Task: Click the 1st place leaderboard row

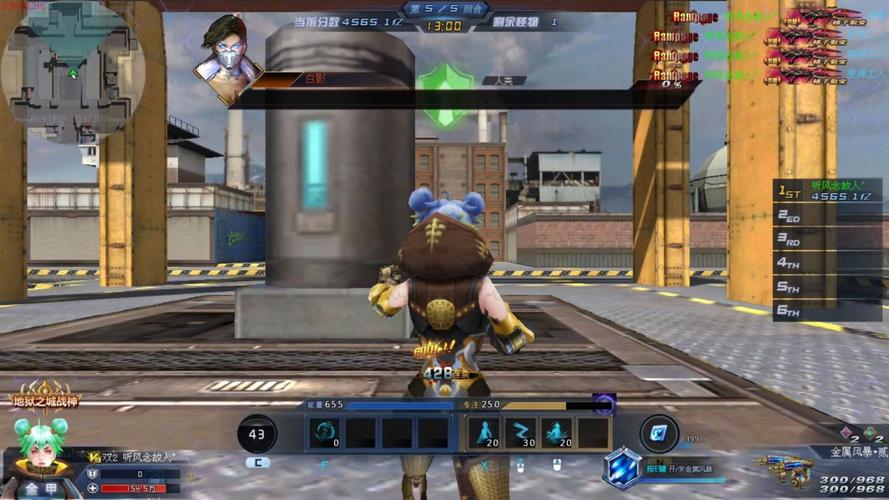Action: pos(826,191)
